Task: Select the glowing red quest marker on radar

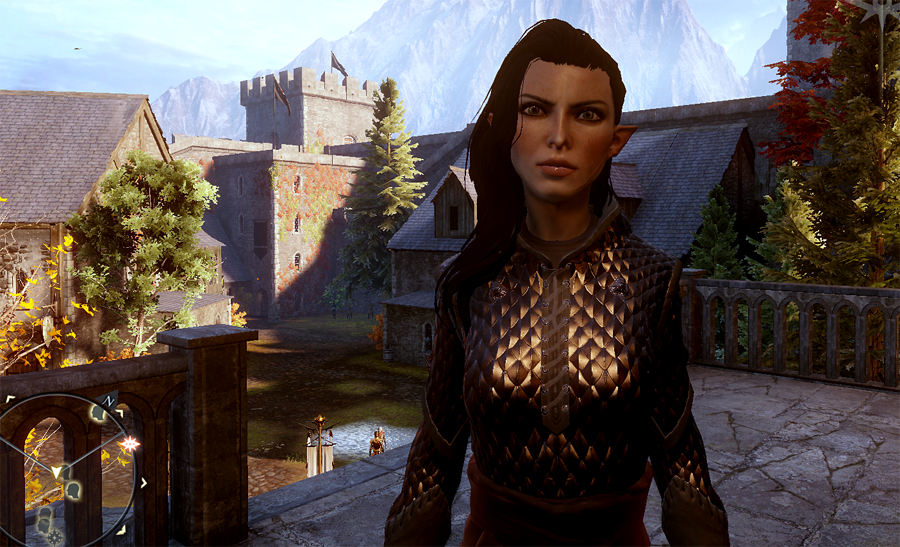Action: (129, 443)
